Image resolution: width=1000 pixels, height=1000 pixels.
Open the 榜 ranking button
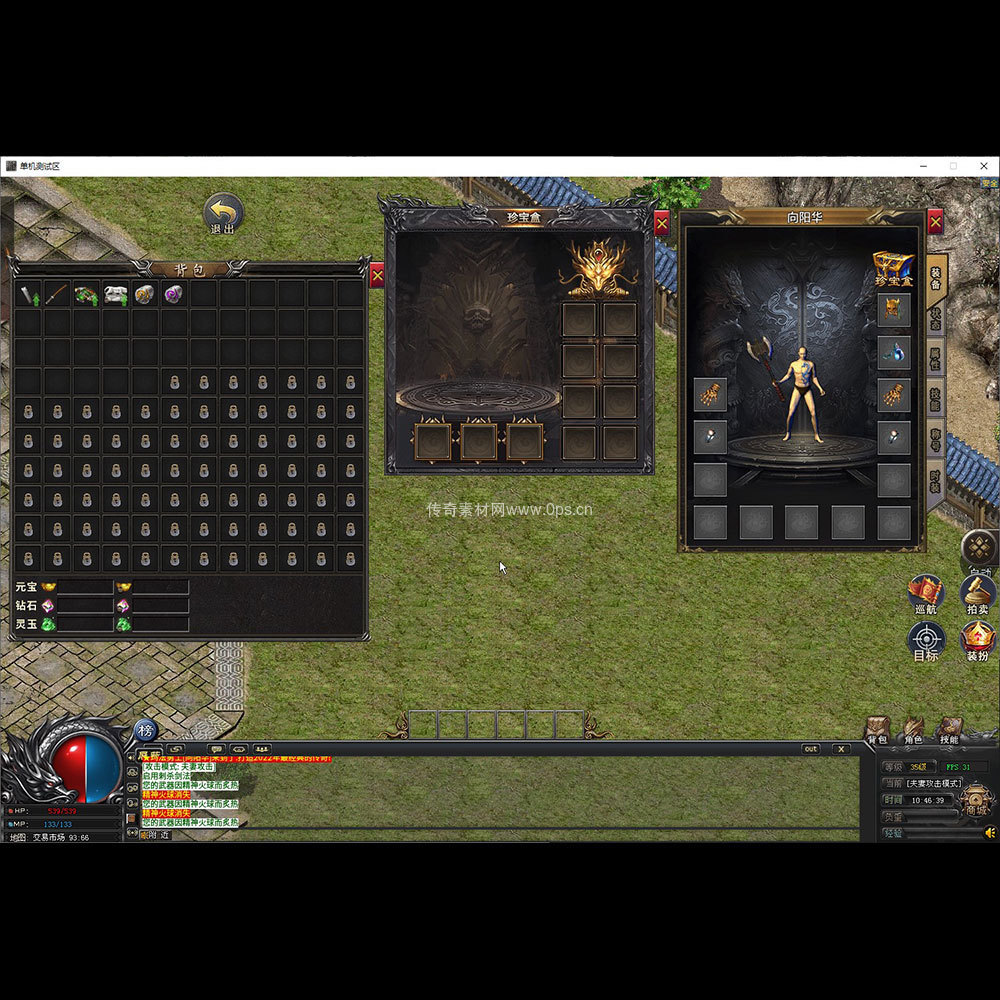[x=144, y=731]
